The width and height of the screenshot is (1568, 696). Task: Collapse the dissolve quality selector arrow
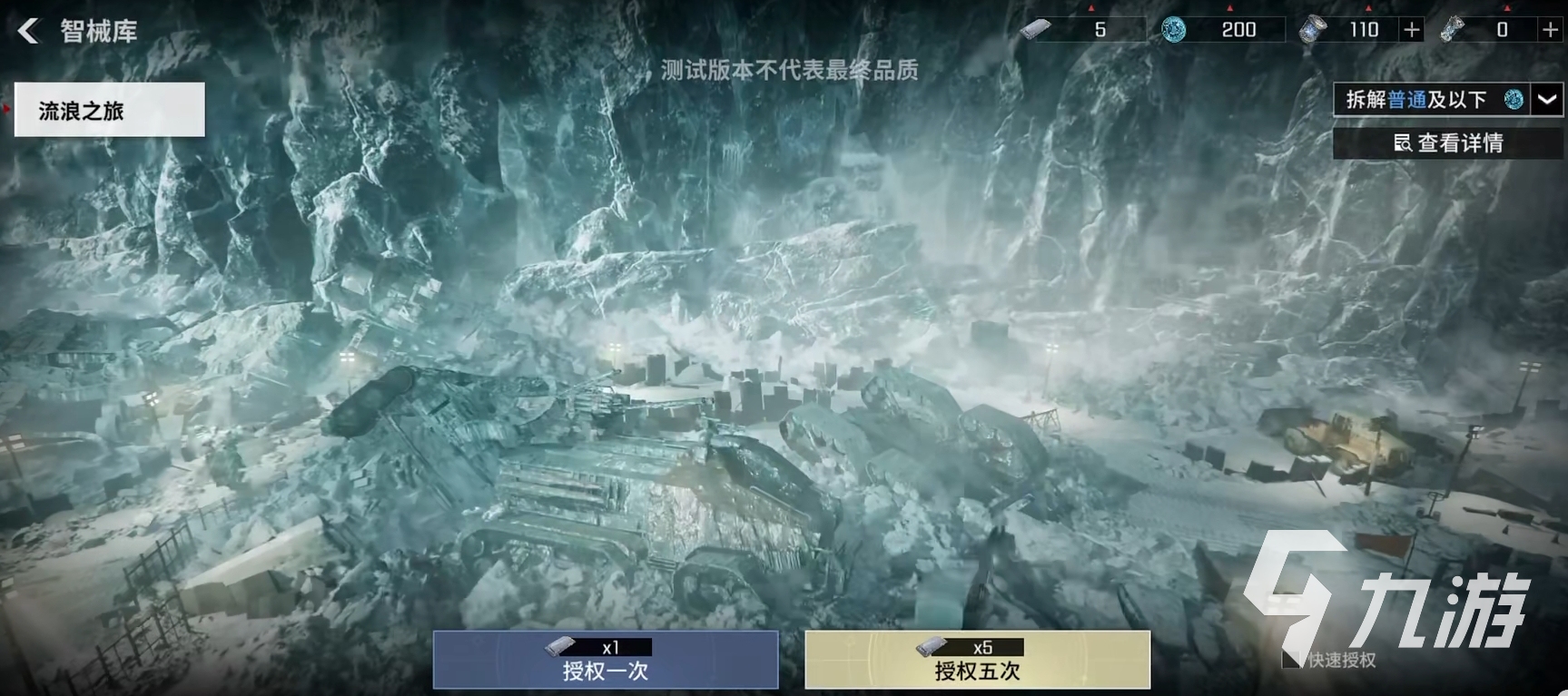pyautogui.click(x=1547, y=100)
